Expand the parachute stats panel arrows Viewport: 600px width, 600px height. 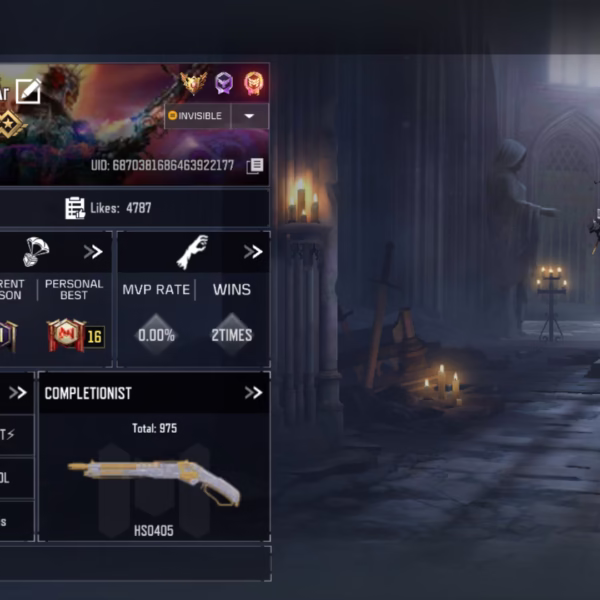93,252
